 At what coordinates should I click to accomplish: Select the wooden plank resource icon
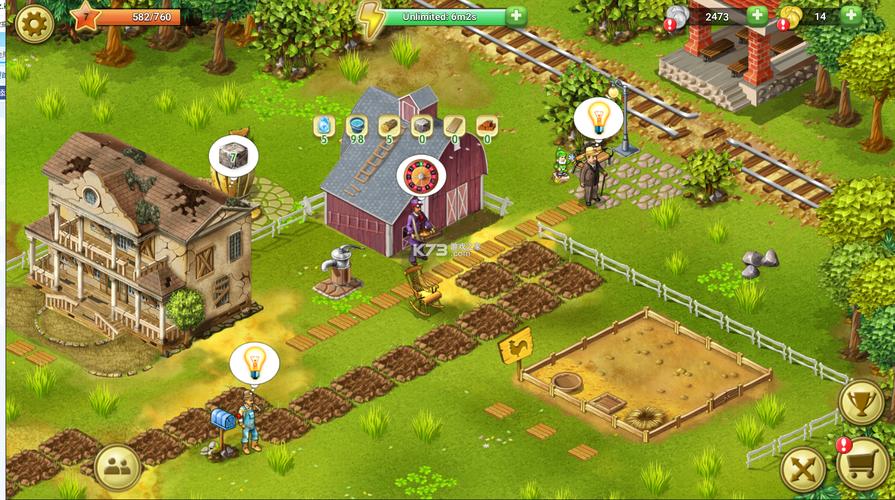click(x=455, y=125)
